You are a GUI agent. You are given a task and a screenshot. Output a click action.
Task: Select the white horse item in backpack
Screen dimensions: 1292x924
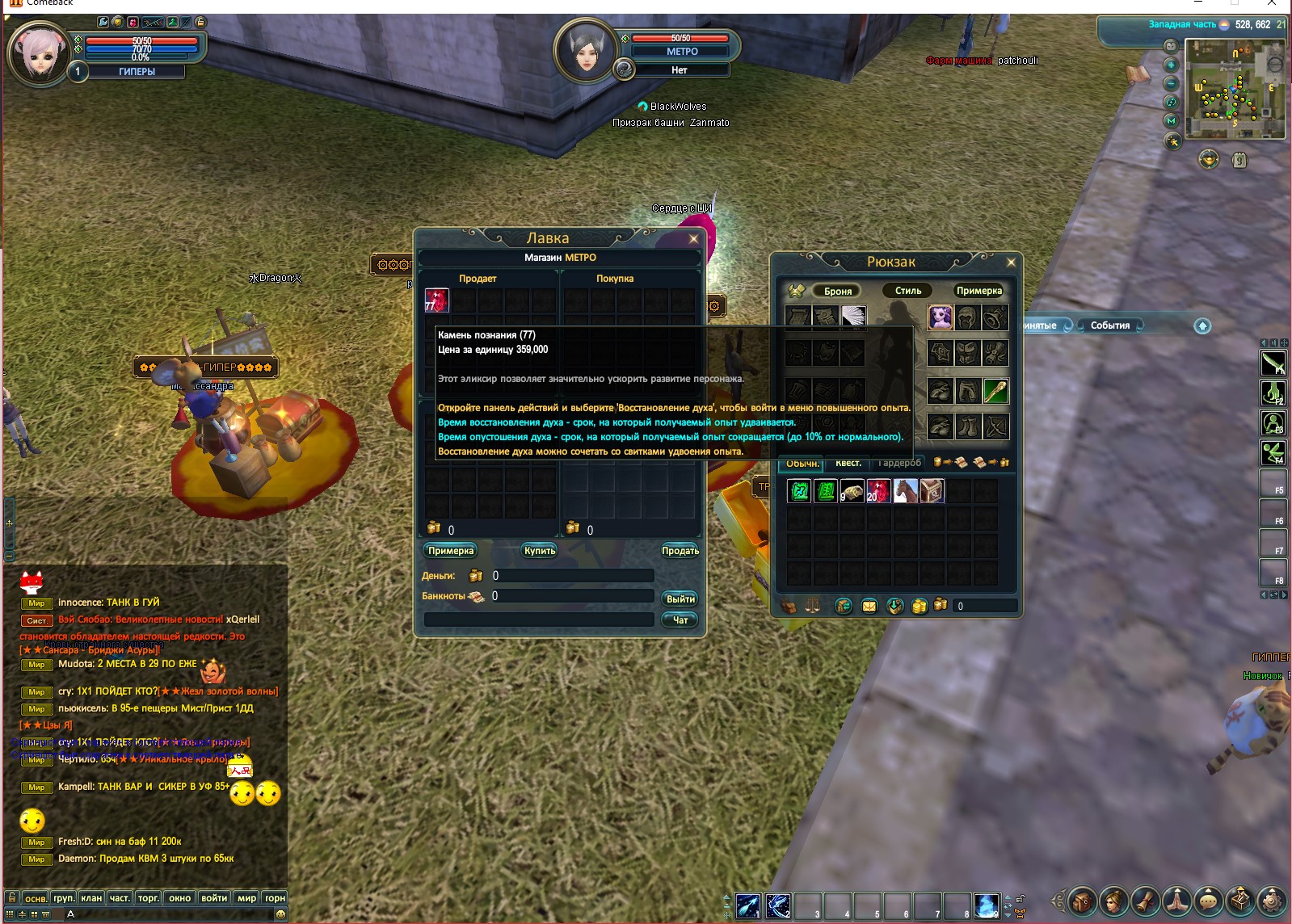click(x=906, y=491)
